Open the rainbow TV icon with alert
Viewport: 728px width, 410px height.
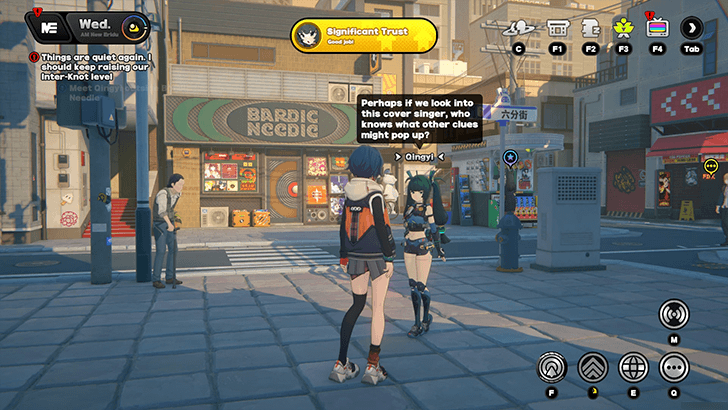click(x=657, y=28)
